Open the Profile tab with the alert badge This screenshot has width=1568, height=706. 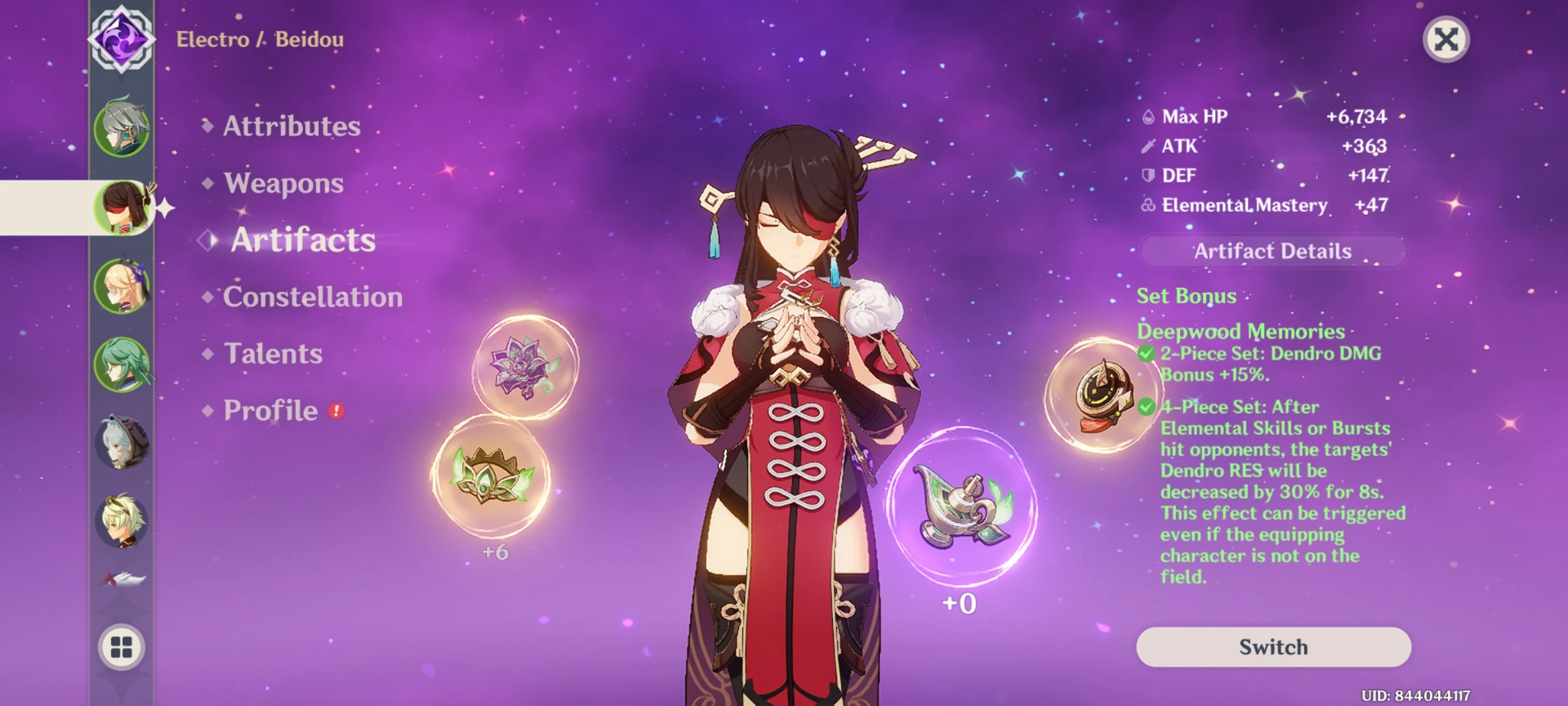click(268, 410)
